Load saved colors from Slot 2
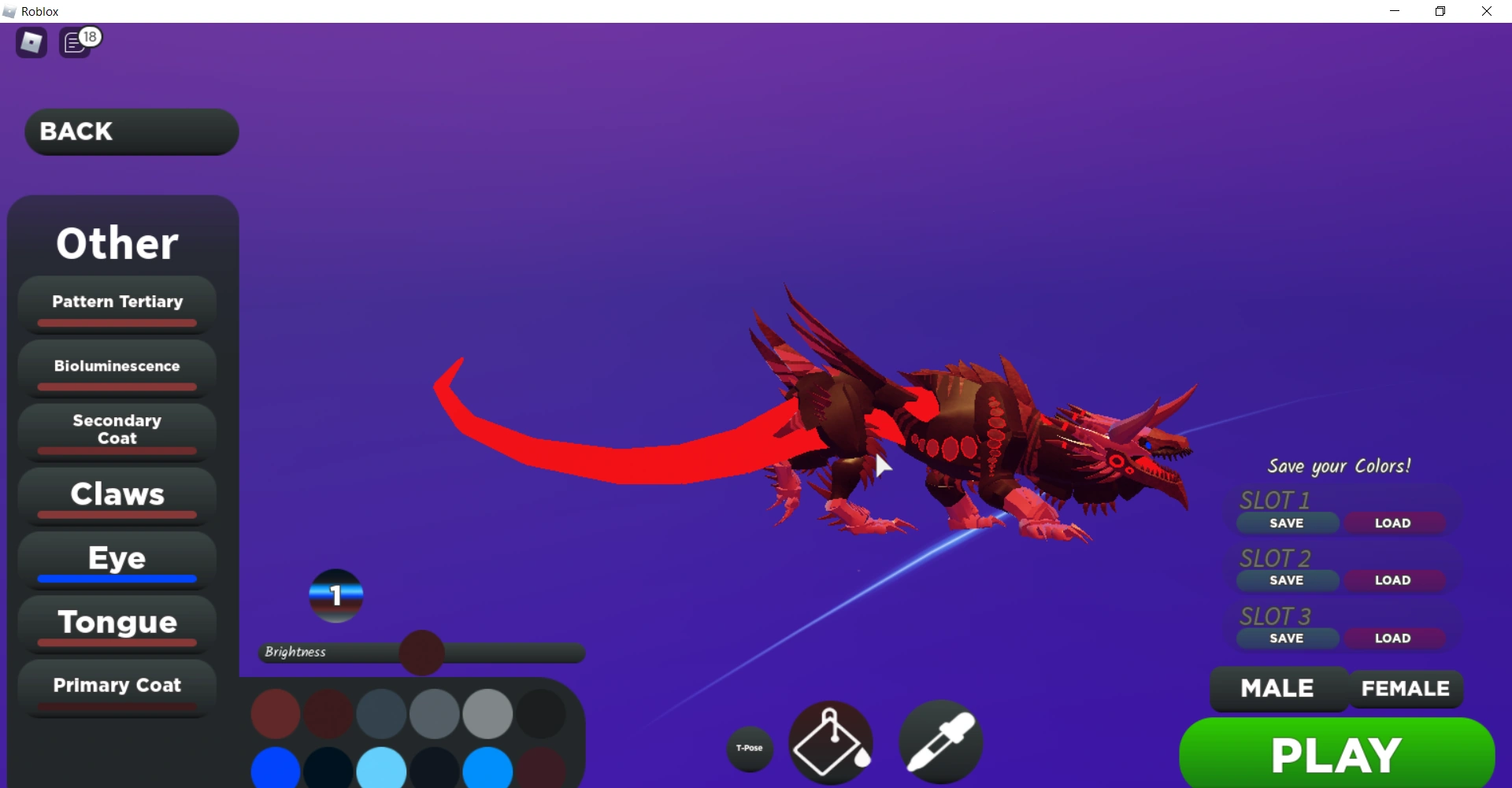The height and width of the screenshot is (788, 1512). click(x=1395, y=580)
